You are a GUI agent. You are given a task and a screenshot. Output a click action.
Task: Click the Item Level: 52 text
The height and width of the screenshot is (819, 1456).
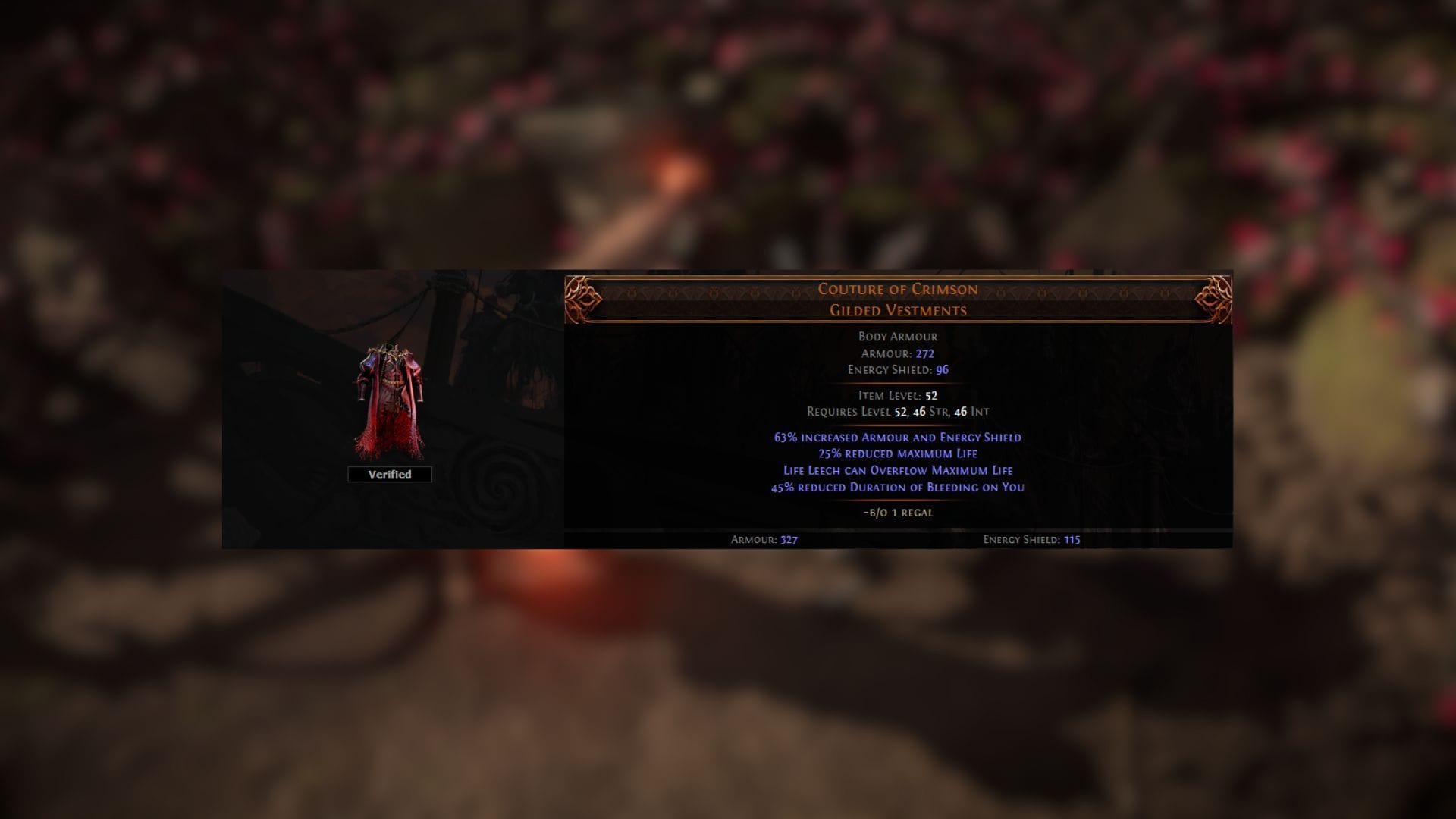[897, 395]
